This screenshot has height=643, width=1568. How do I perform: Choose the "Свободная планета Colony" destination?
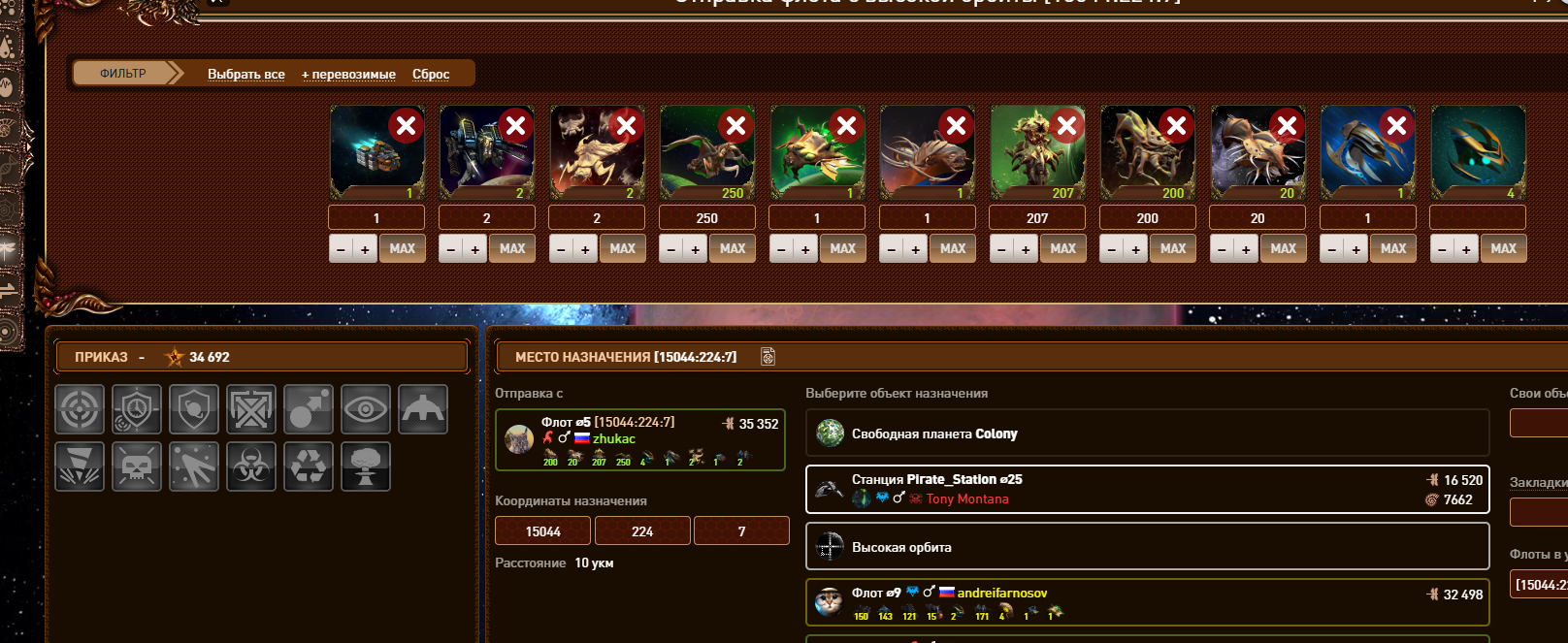(x=1147, y=434)
